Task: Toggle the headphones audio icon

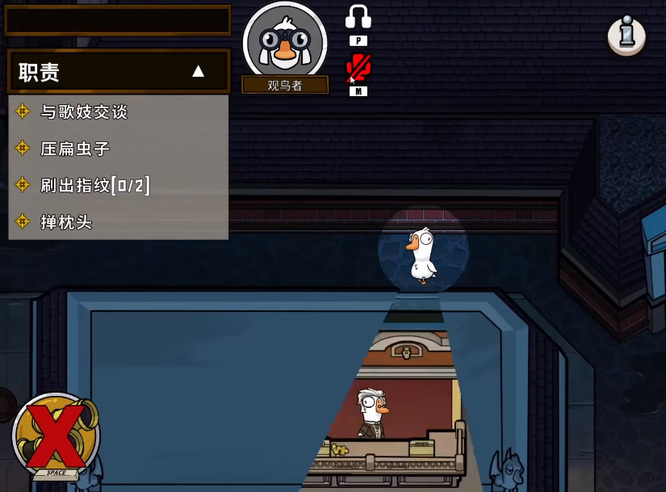Action: [x=358, y=17]
